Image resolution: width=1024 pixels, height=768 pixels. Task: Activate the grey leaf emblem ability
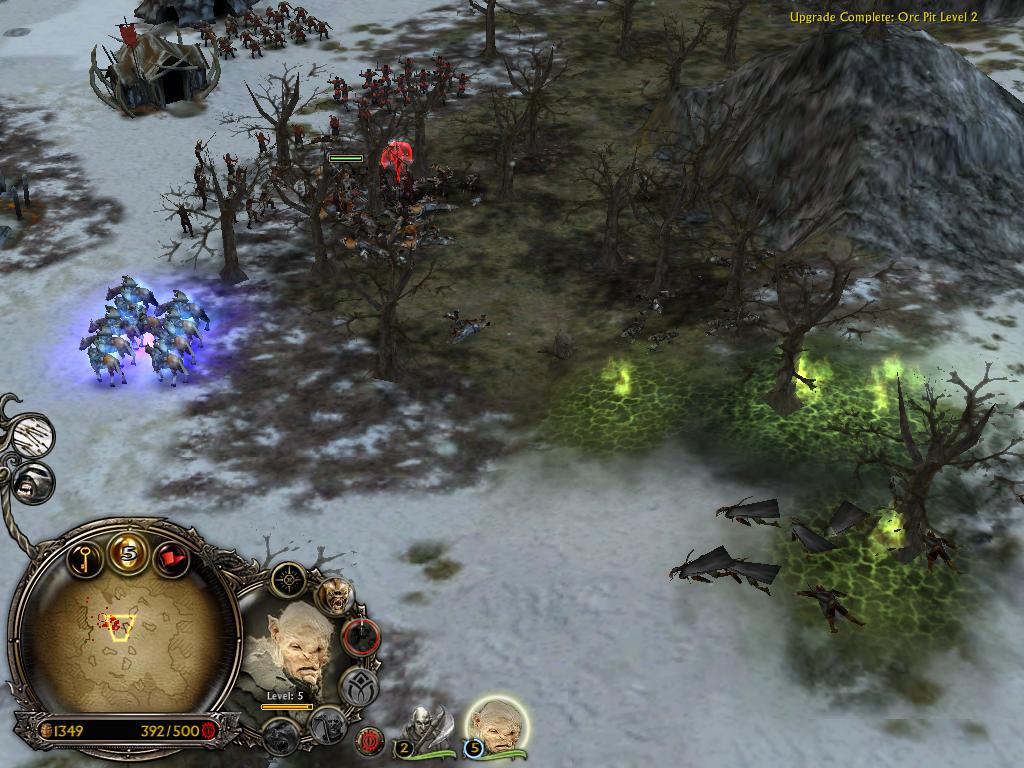357,686
